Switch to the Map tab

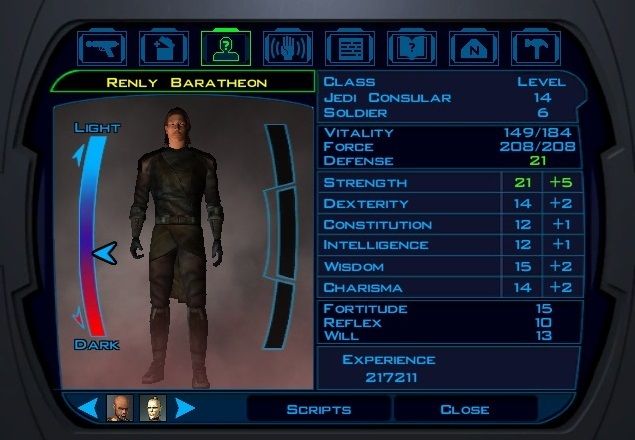[x=473, y=47]
